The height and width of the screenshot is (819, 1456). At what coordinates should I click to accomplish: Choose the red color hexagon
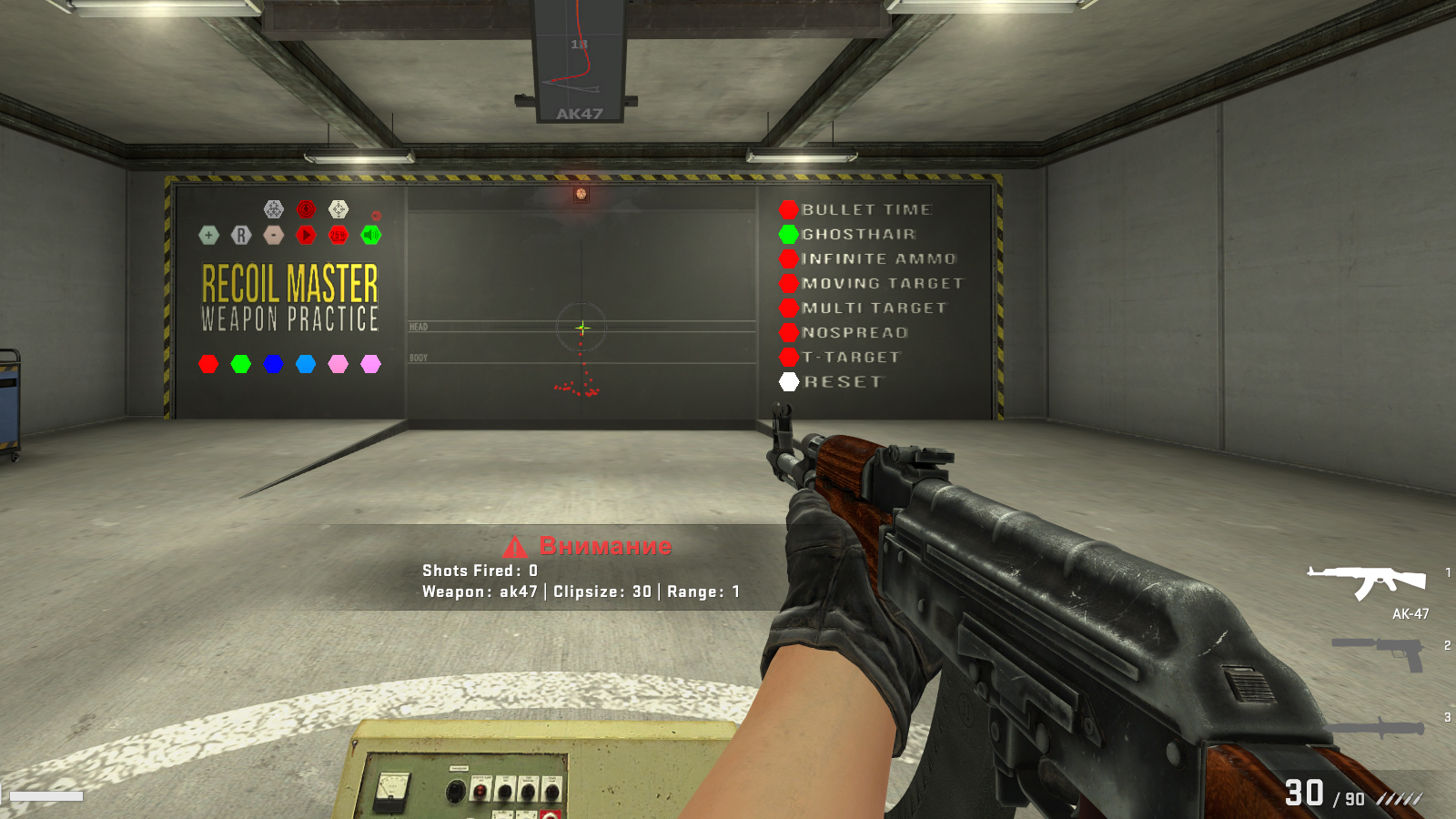tap(208, 364)
